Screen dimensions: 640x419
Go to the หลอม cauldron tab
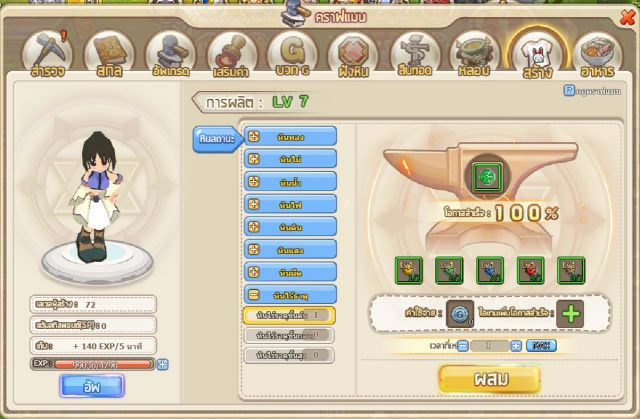[474, 53]
